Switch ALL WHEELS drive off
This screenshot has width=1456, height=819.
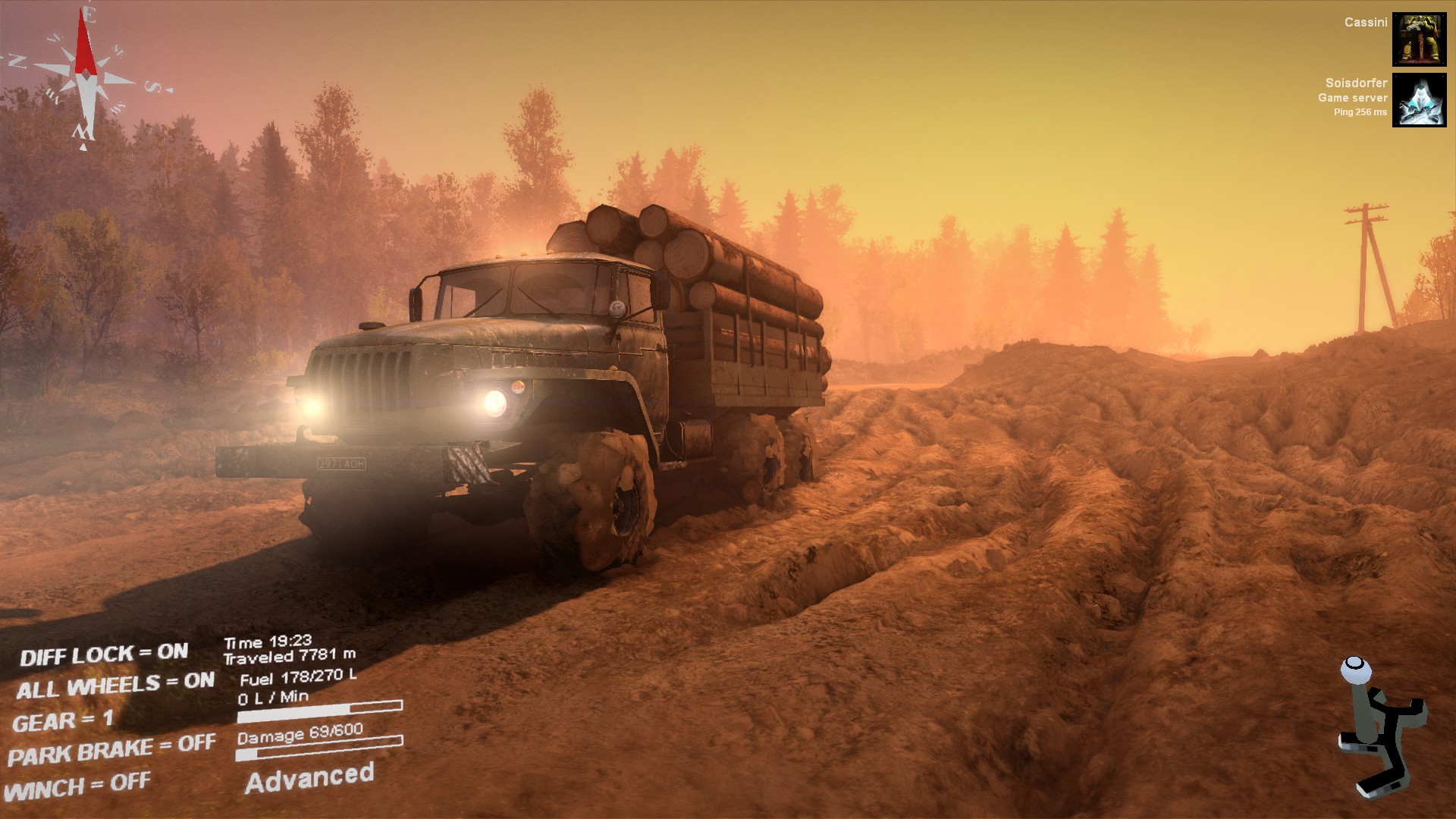click(x=115, y=686)
